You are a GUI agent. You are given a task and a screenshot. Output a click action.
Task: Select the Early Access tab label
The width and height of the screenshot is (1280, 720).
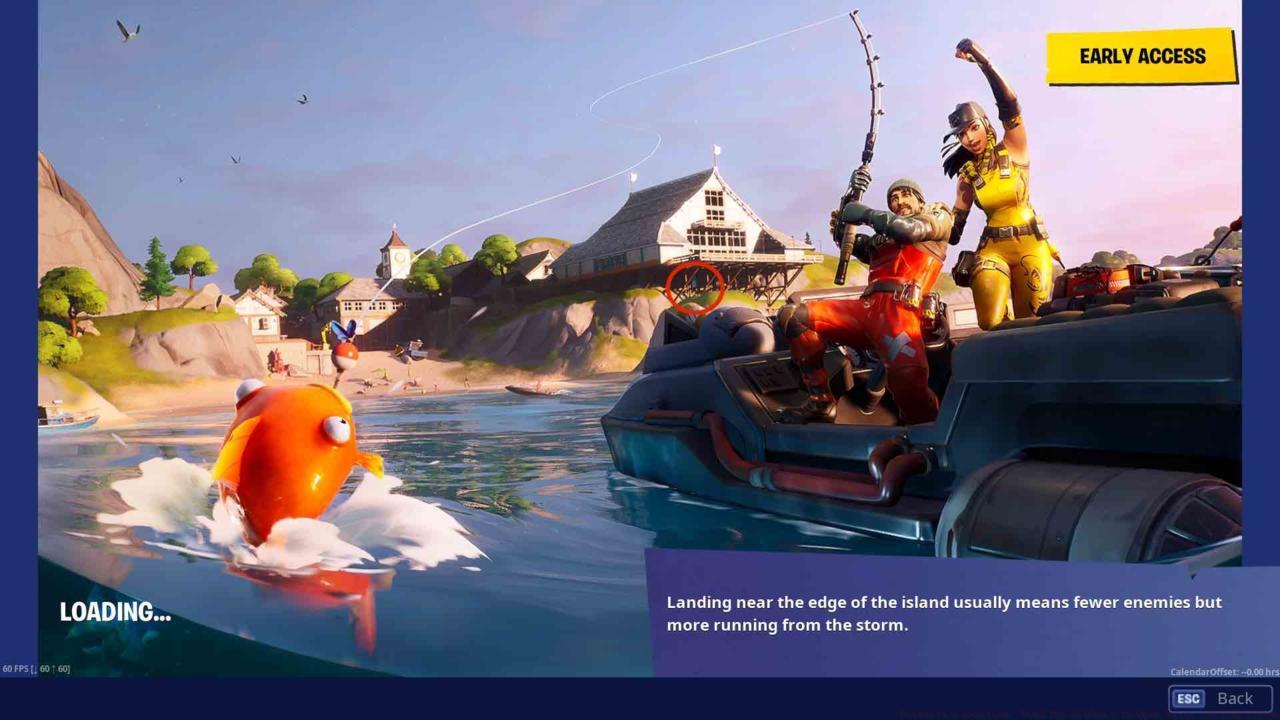coord(1140,57)
